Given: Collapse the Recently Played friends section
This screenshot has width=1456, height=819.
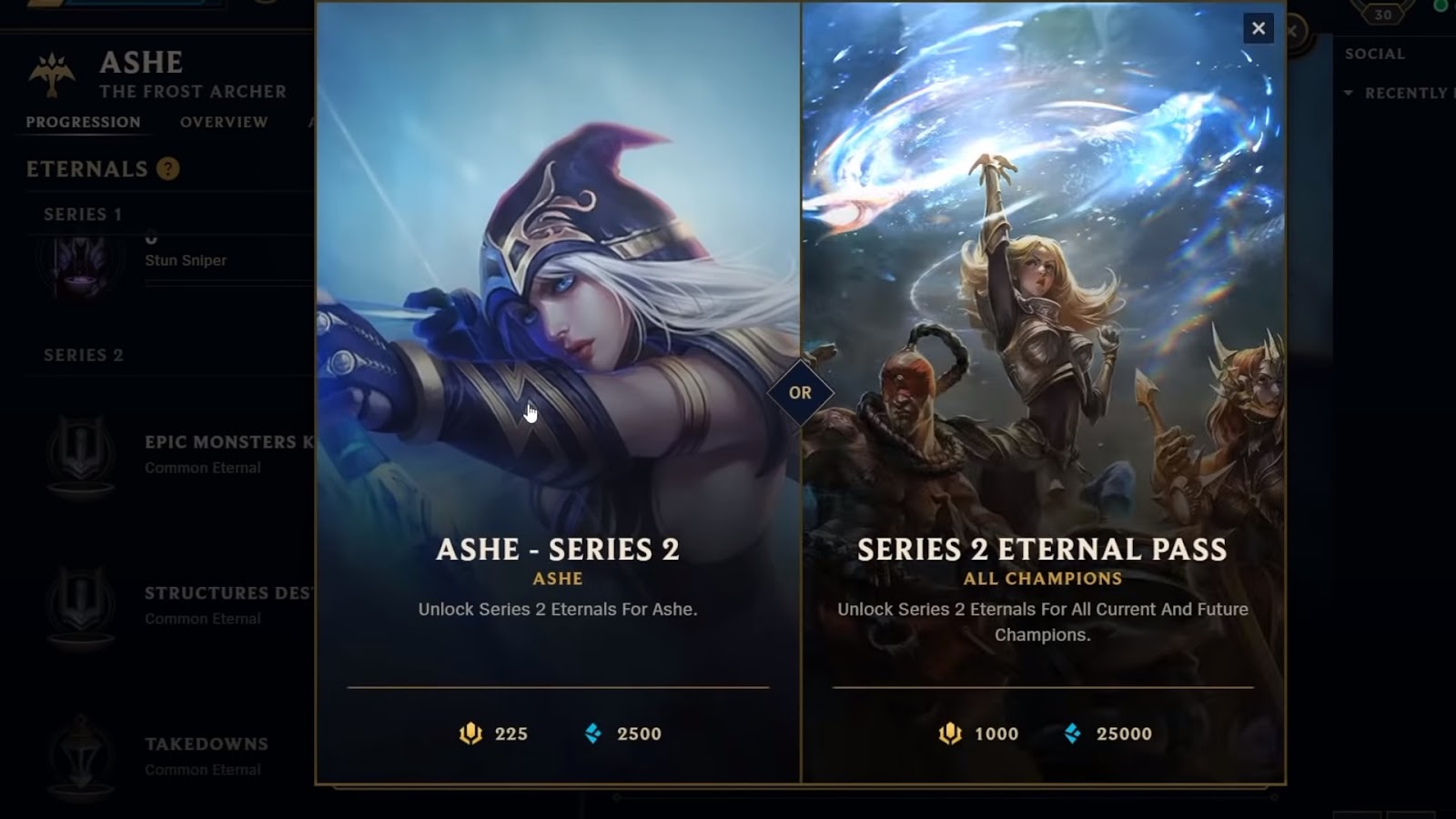Looking at the screenshot, I should tap(1348, 91).
